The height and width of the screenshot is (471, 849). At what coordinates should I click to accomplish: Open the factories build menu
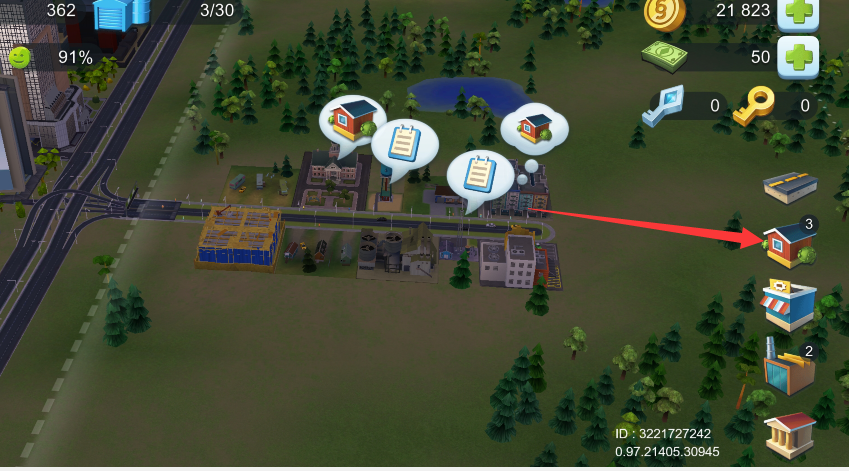789,369
